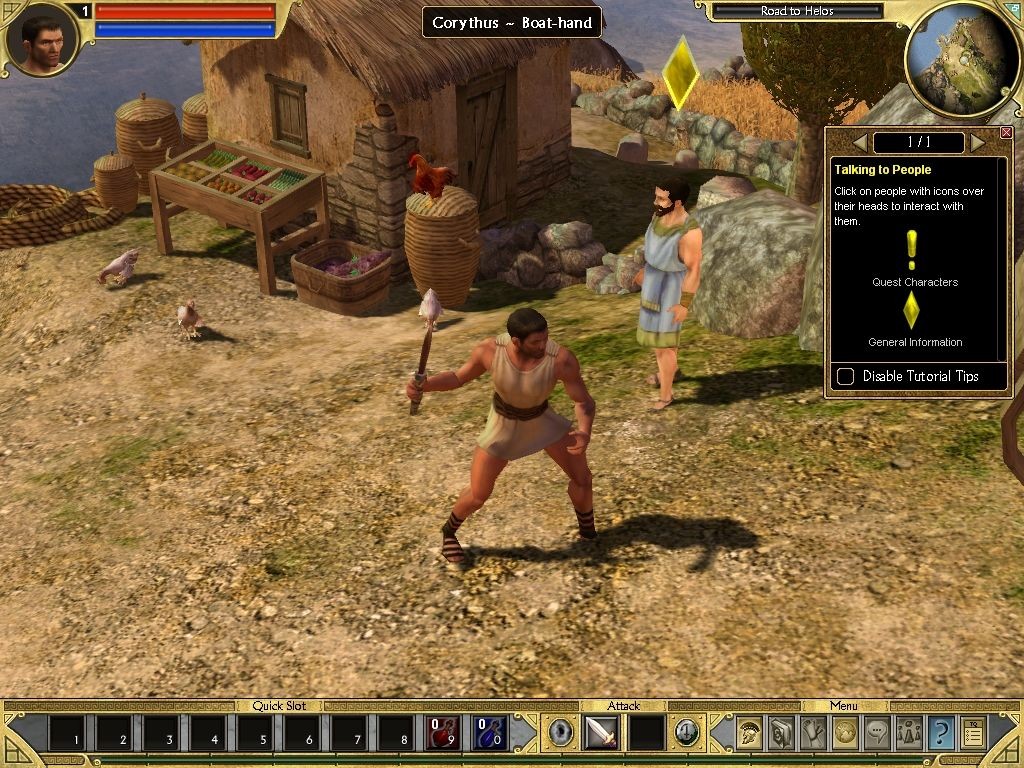
Task: Open the inventory bag icon
Action: click(781, 733)
